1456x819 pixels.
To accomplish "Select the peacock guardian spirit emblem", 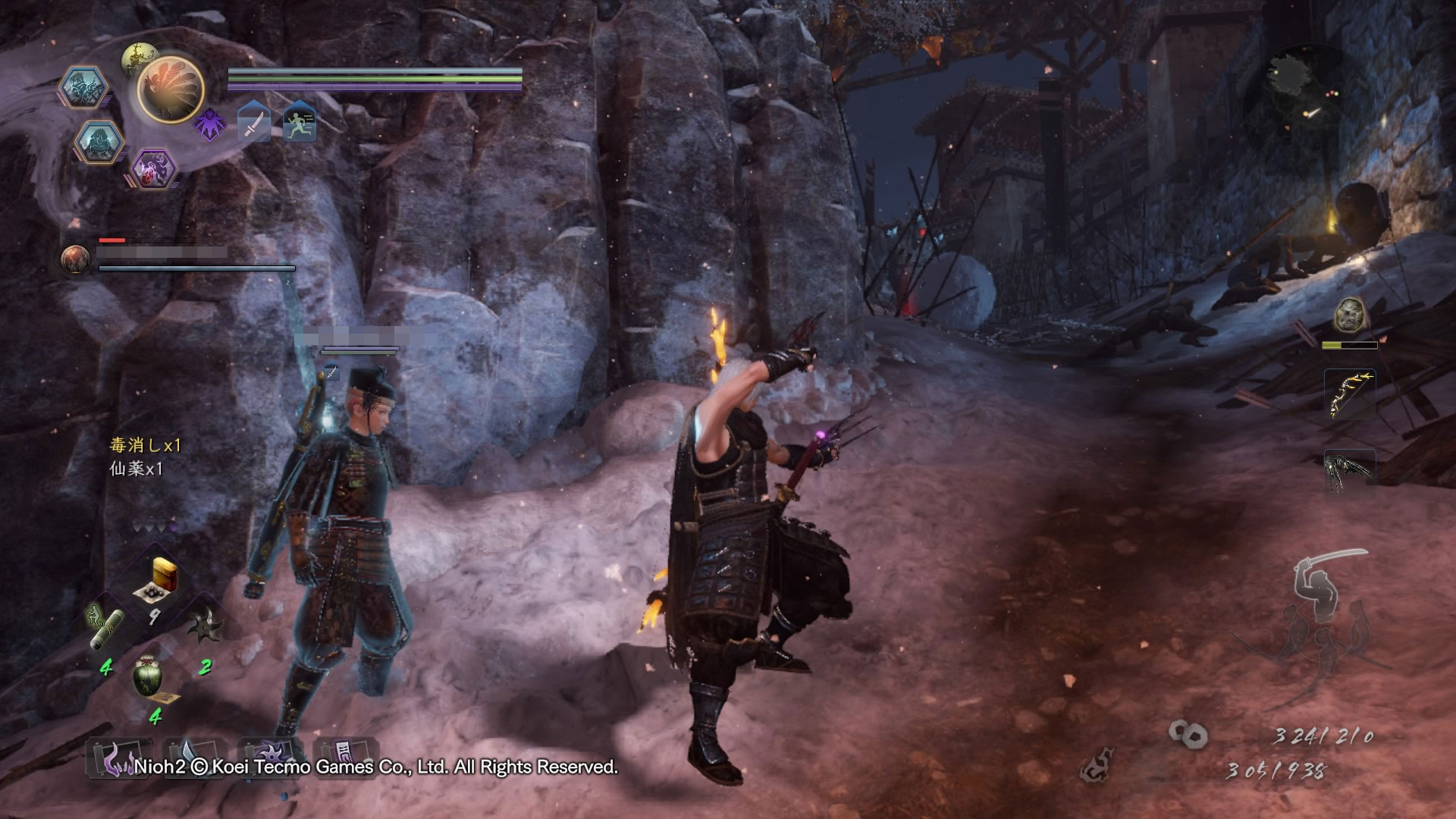I will [x=170, y=89].
